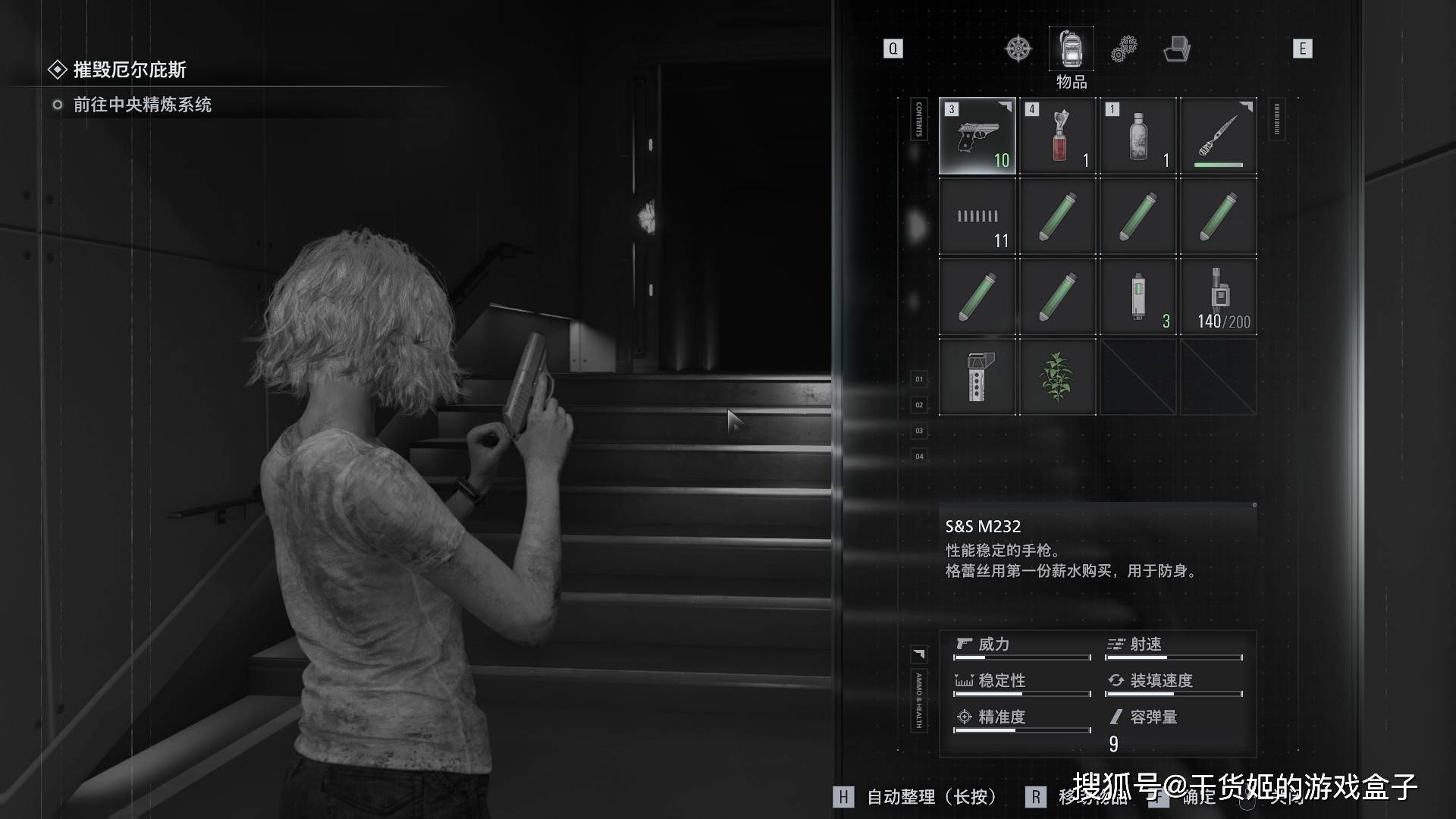Select the backpack items tab
The width and height of the screenshot is (1456, 819).
pyautogui.click(x=1071, y=49)
